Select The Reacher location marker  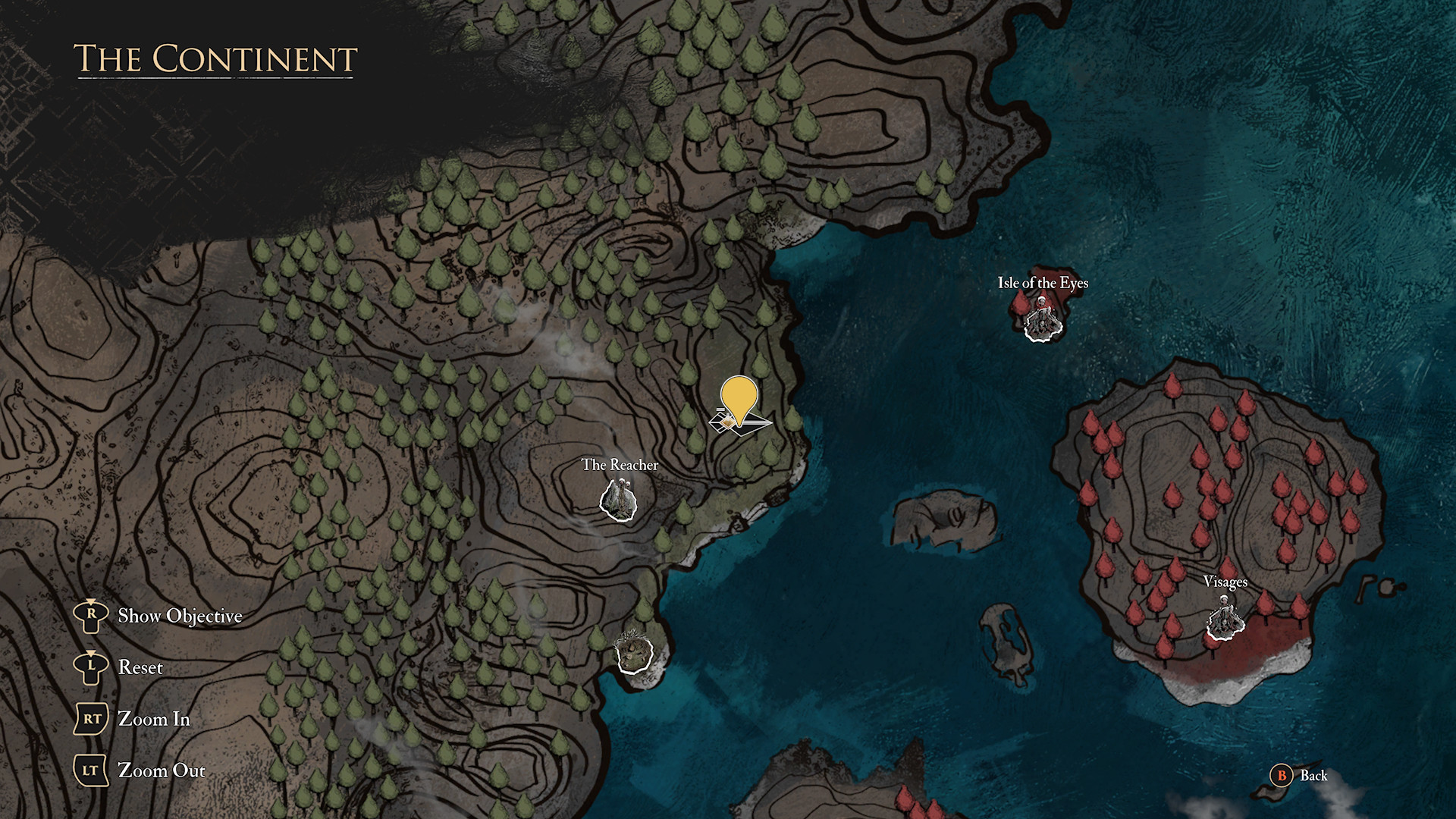pos(618,500)
